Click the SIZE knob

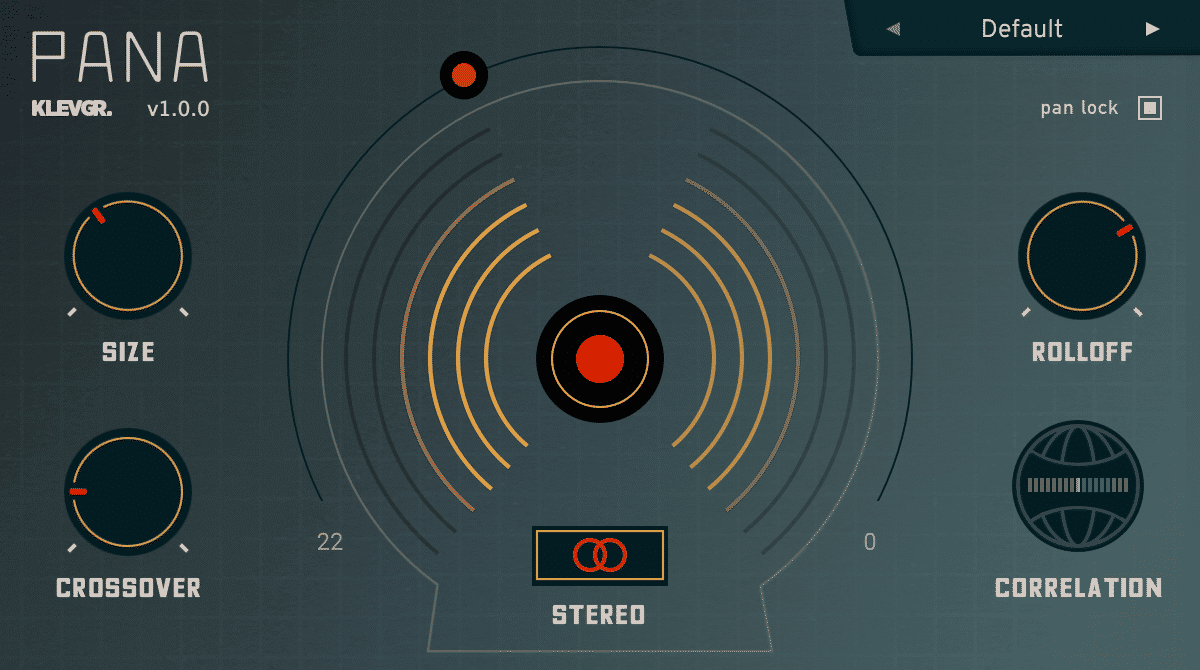point(128,256)
